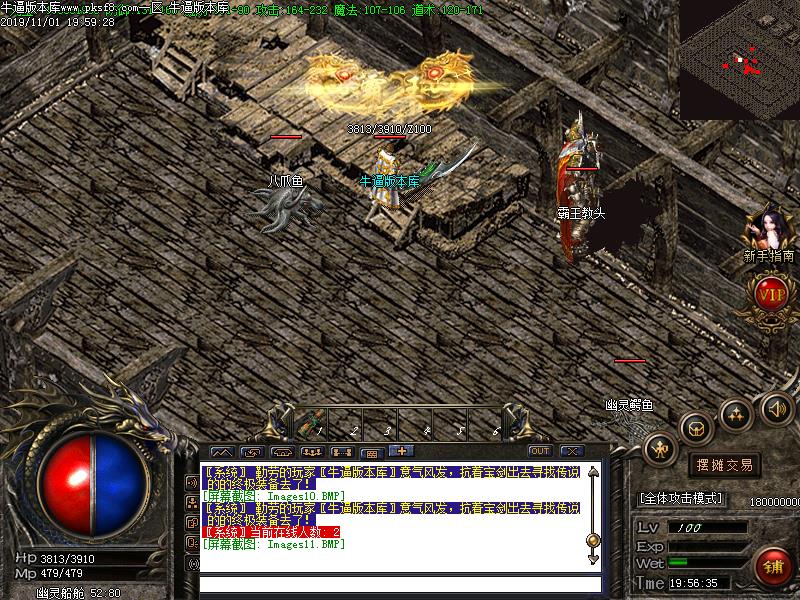Open the character figure round button
The image size is (800, 600).
[659, 449]
